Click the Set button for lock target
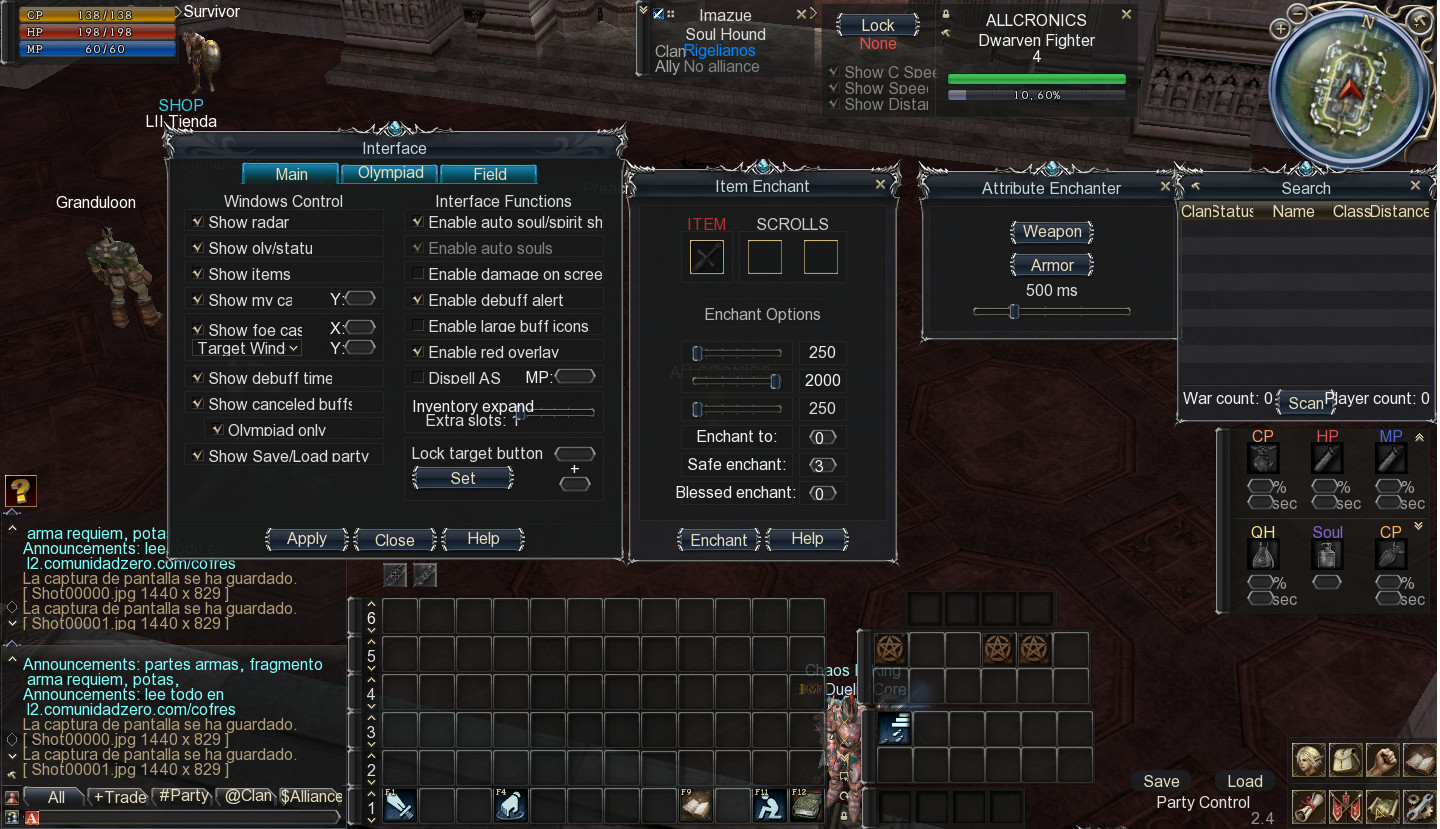Screen dimensions: 1440x829 click(x=462, y=479)
